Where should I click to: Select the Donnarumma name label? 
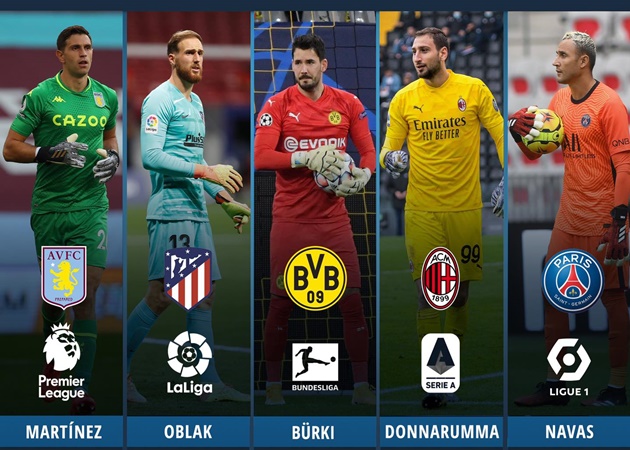(x=442, y=431)
